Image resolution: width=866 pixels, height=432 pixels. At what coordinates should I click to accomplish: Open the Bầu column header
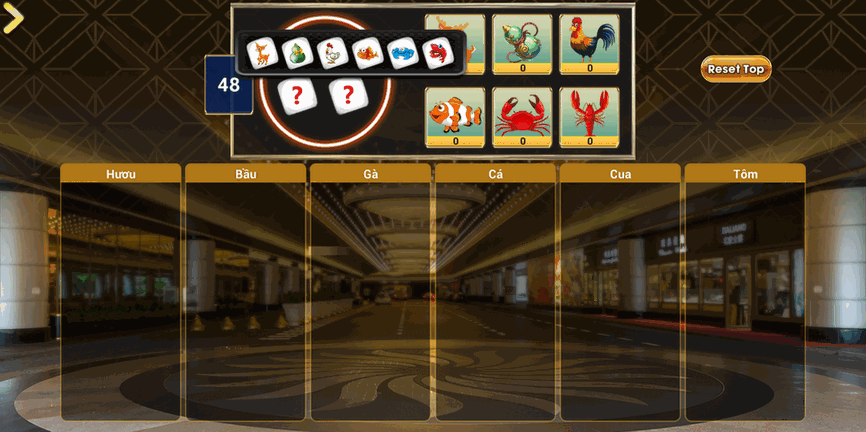(246, 174)
